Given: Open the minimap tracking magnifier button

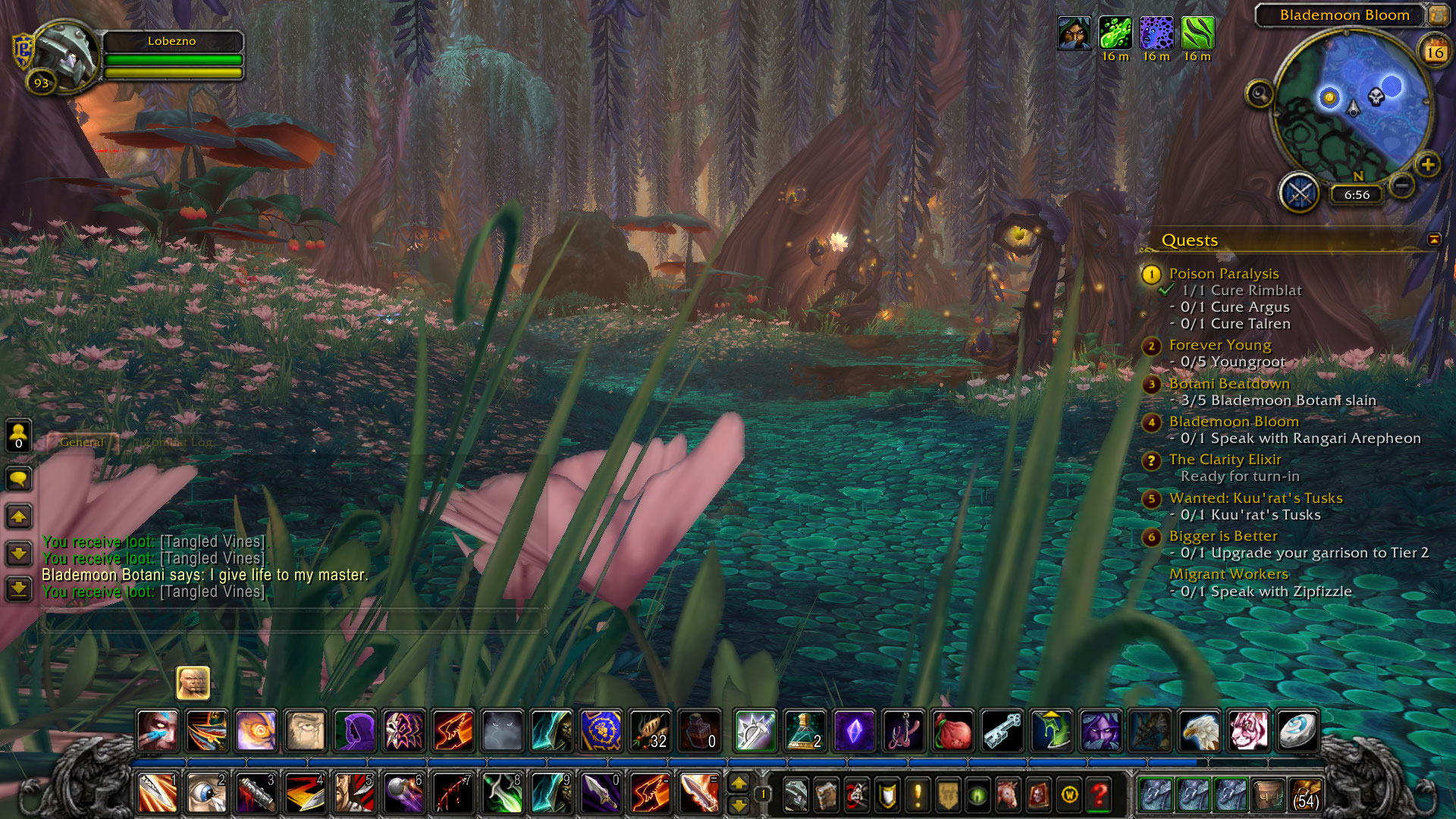Looking at the screenshot, I should pyautogui.click(x=1260, y=94).
